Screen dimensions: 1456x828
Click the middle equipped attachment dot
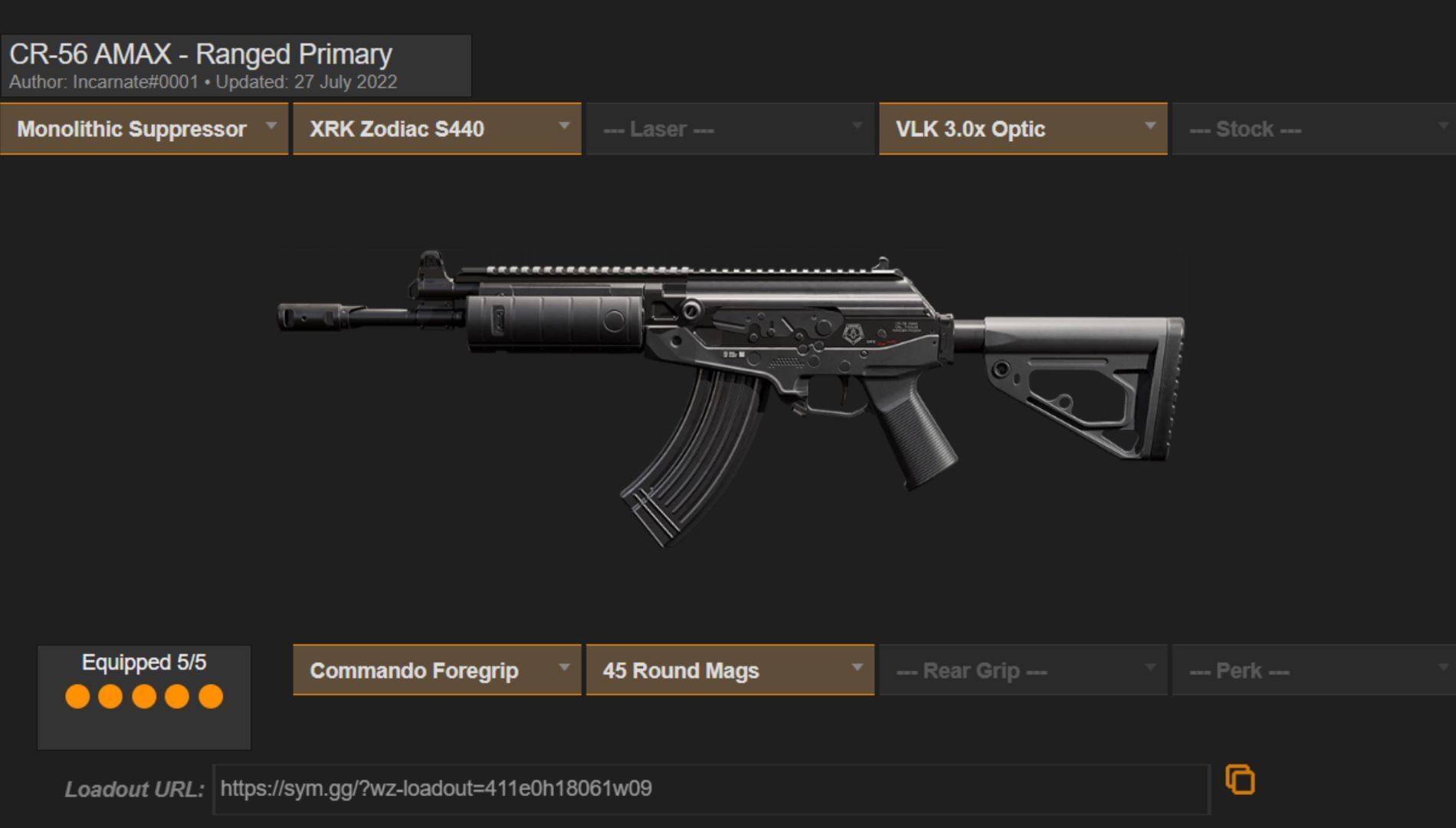(143, 698)
